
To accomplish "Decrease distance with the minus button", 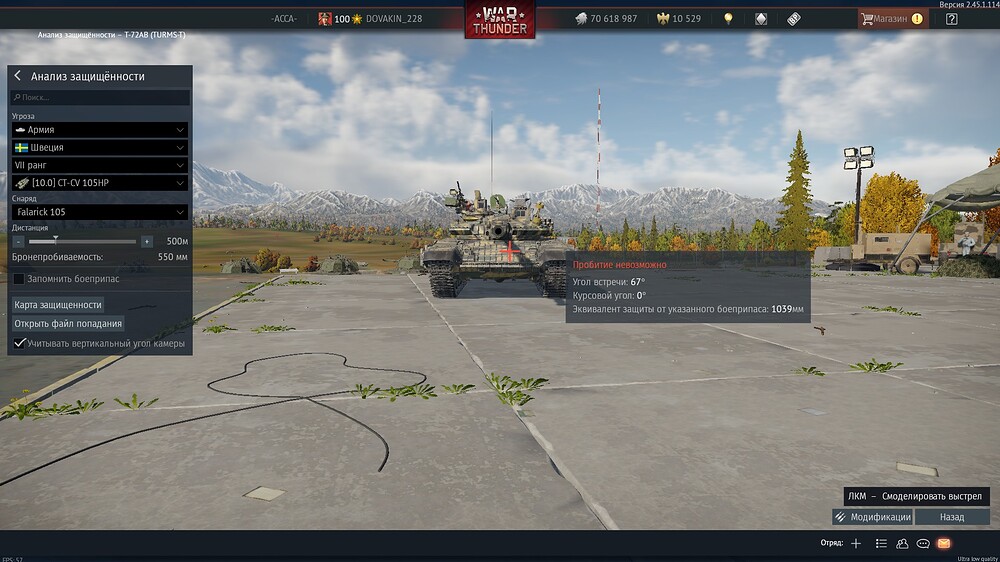I will [18, 241].
